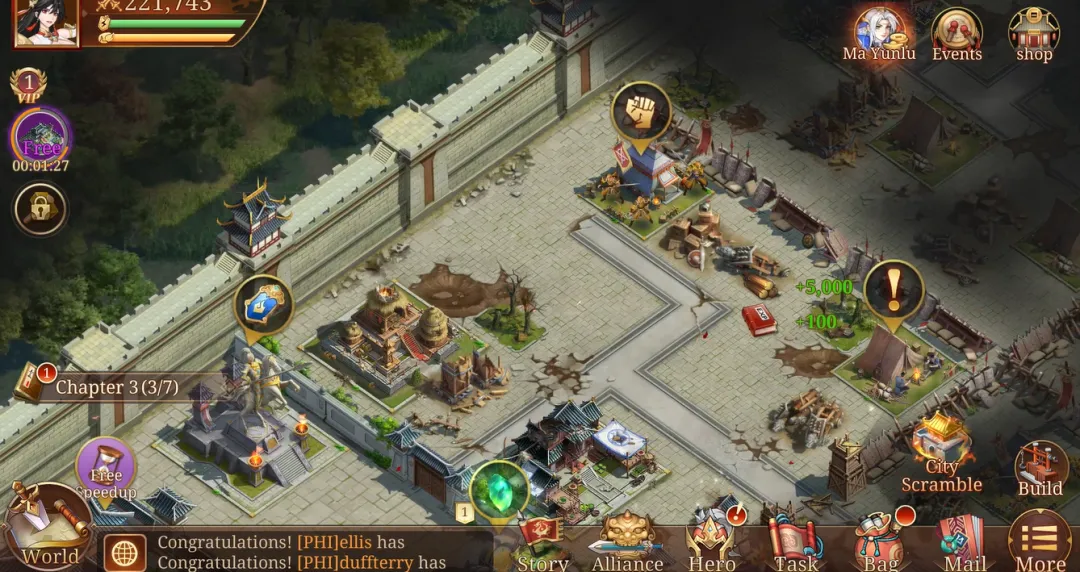Check the Mail inbox
Screen dimensions: 1080x572
click(x=964, y=545)
